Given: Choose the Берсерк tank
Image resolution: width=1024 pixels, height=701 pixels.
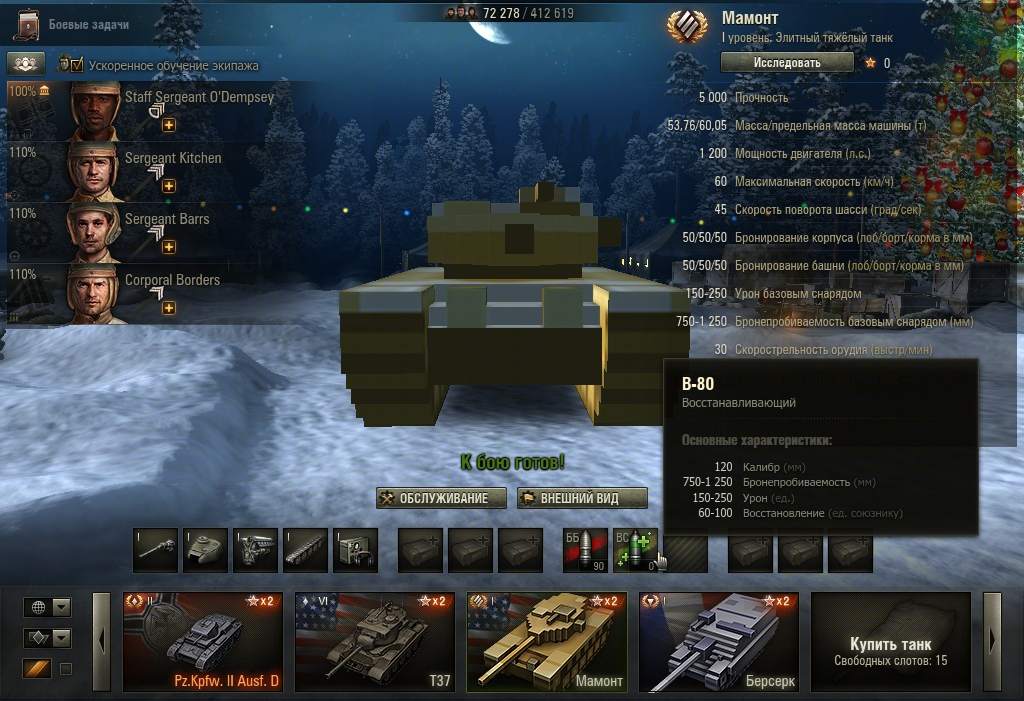Looking at the screenshot, I should [717, 642].
